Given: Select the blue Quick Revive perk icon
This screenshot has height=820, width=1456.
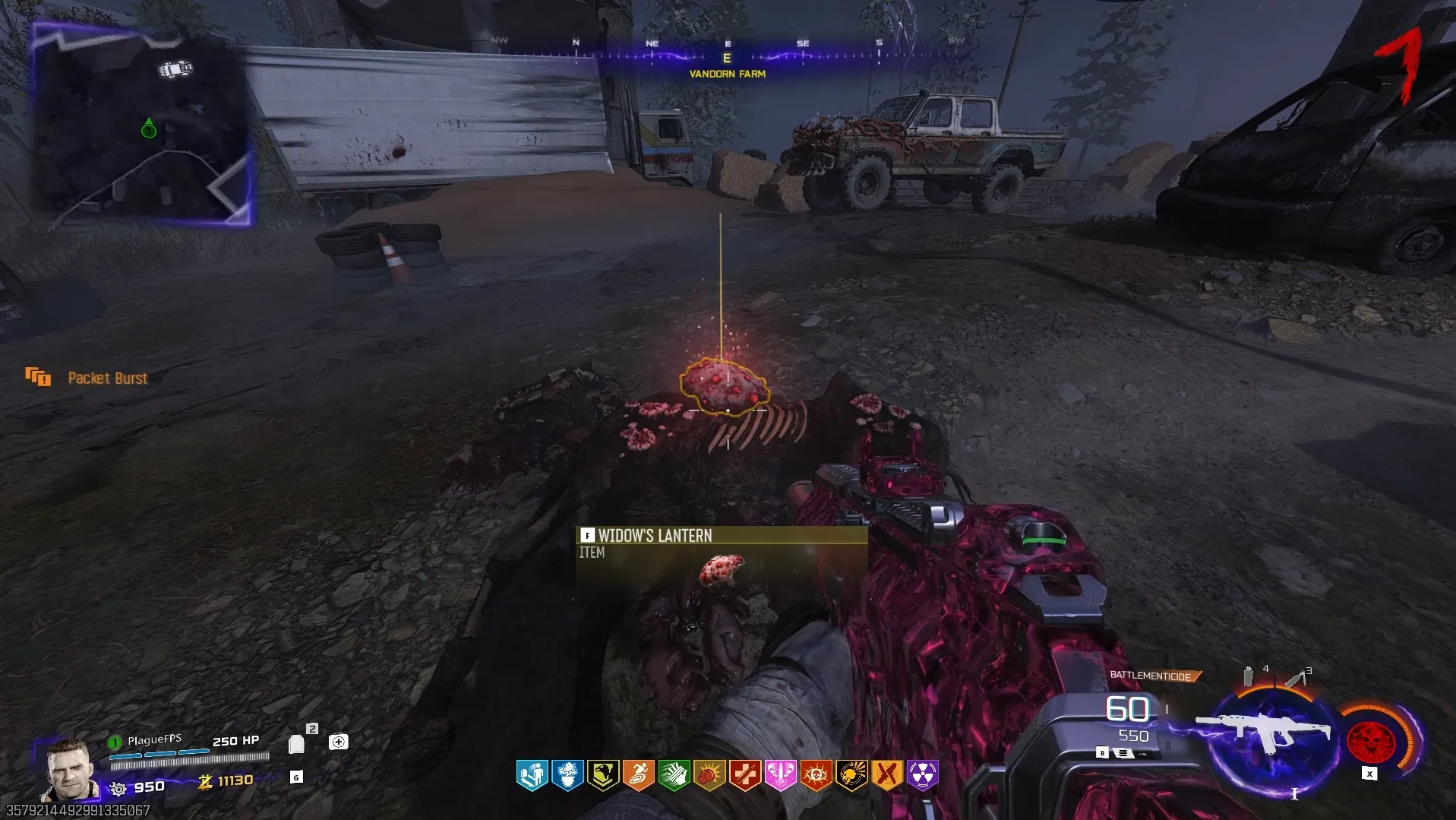Looking at the screenshot, I should [532, 775].
